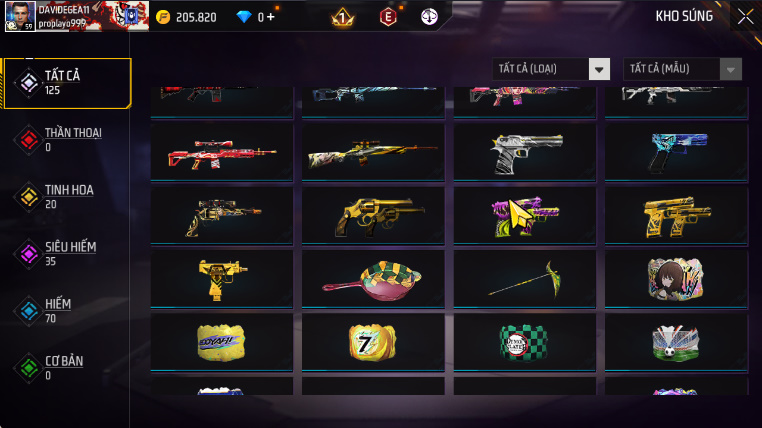Open the player profile avatar
Screen dimensions: 762x428
(18, 16)
